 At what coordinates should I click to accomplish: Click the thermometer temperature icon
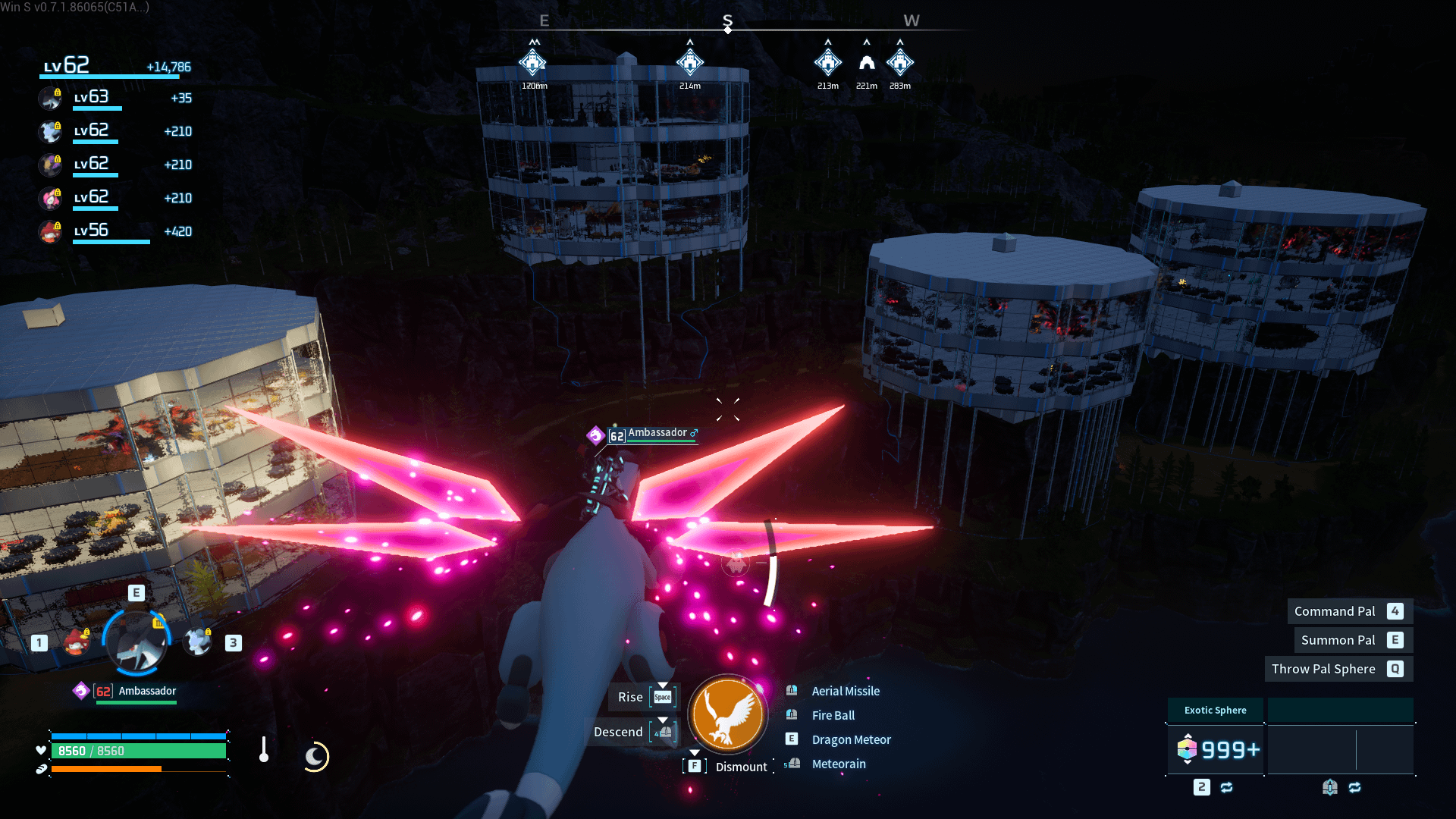(x=263, y=750)
